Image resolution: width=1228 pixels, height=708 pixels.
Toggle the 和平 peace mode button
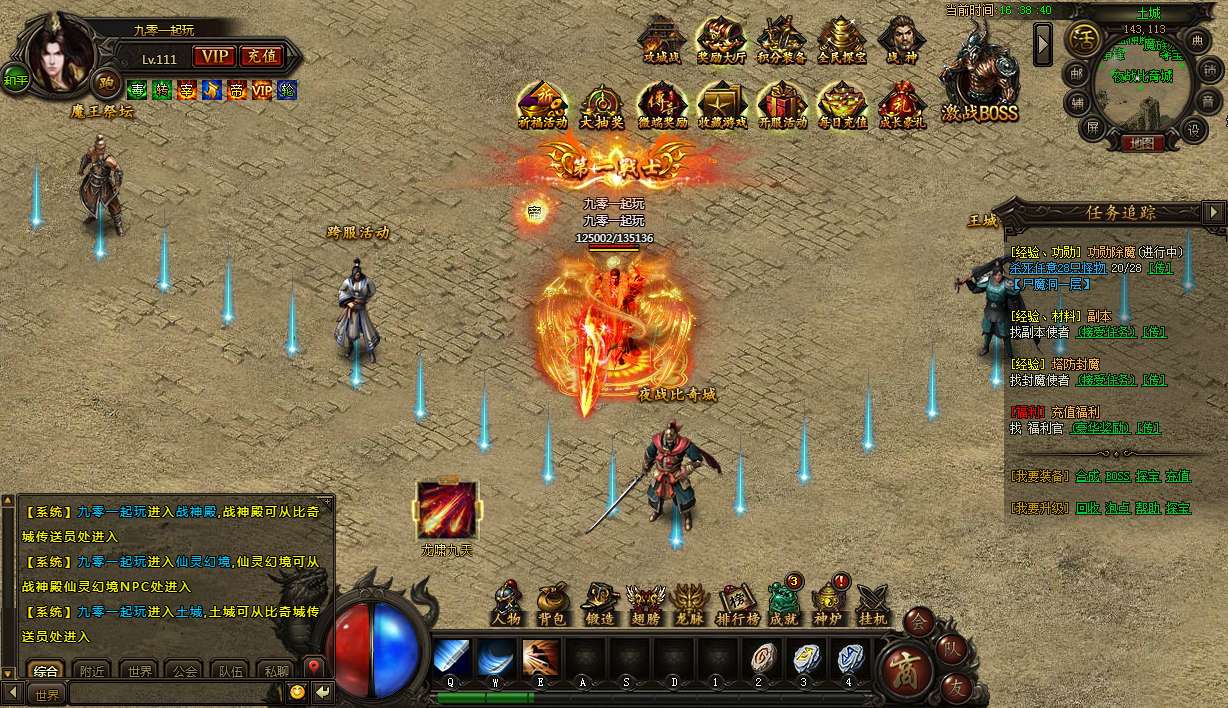pyautogui.click(x=16, y=79)
